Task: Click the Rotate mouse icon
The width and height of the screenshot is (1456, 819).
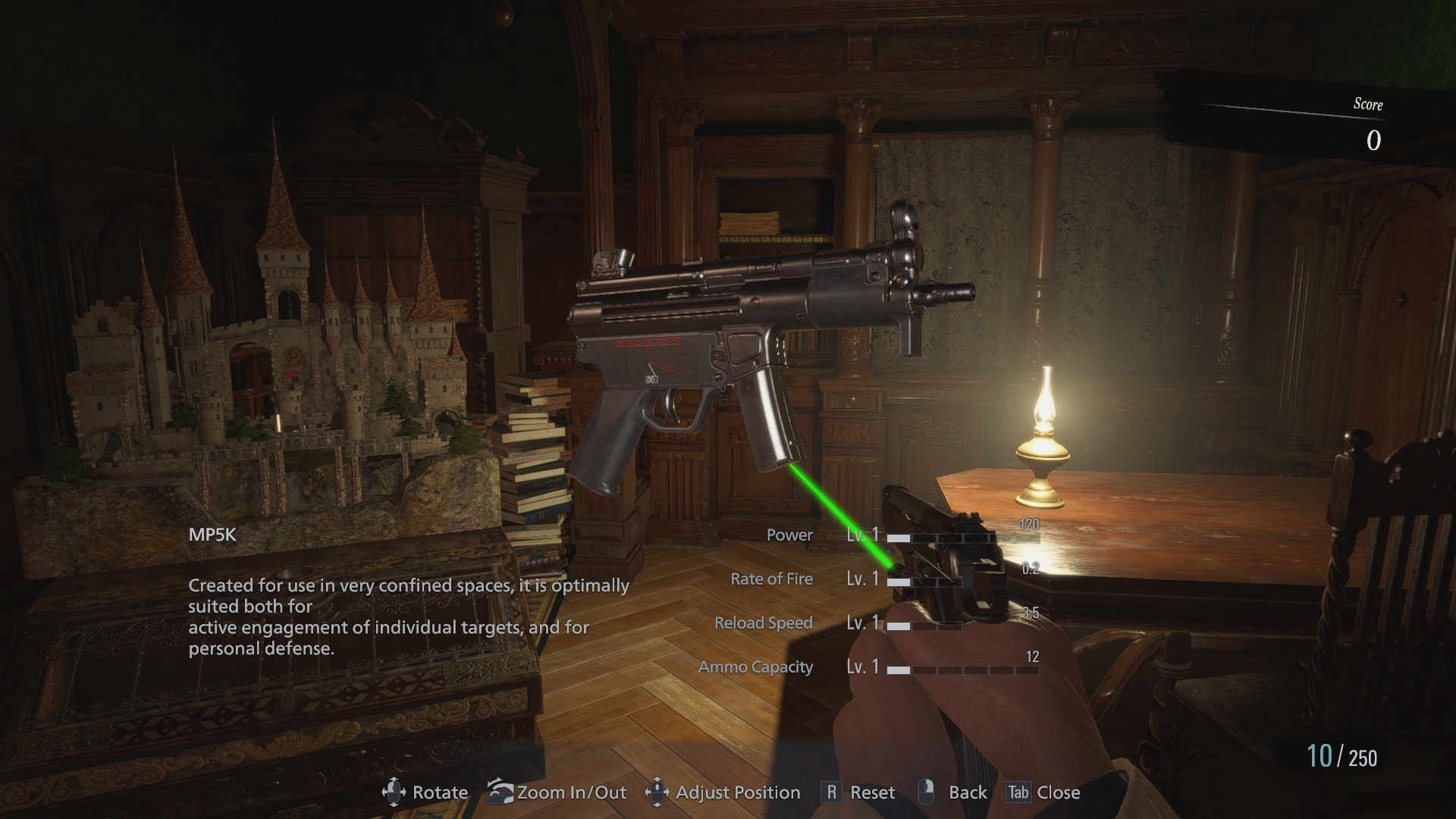Action: 393,792
